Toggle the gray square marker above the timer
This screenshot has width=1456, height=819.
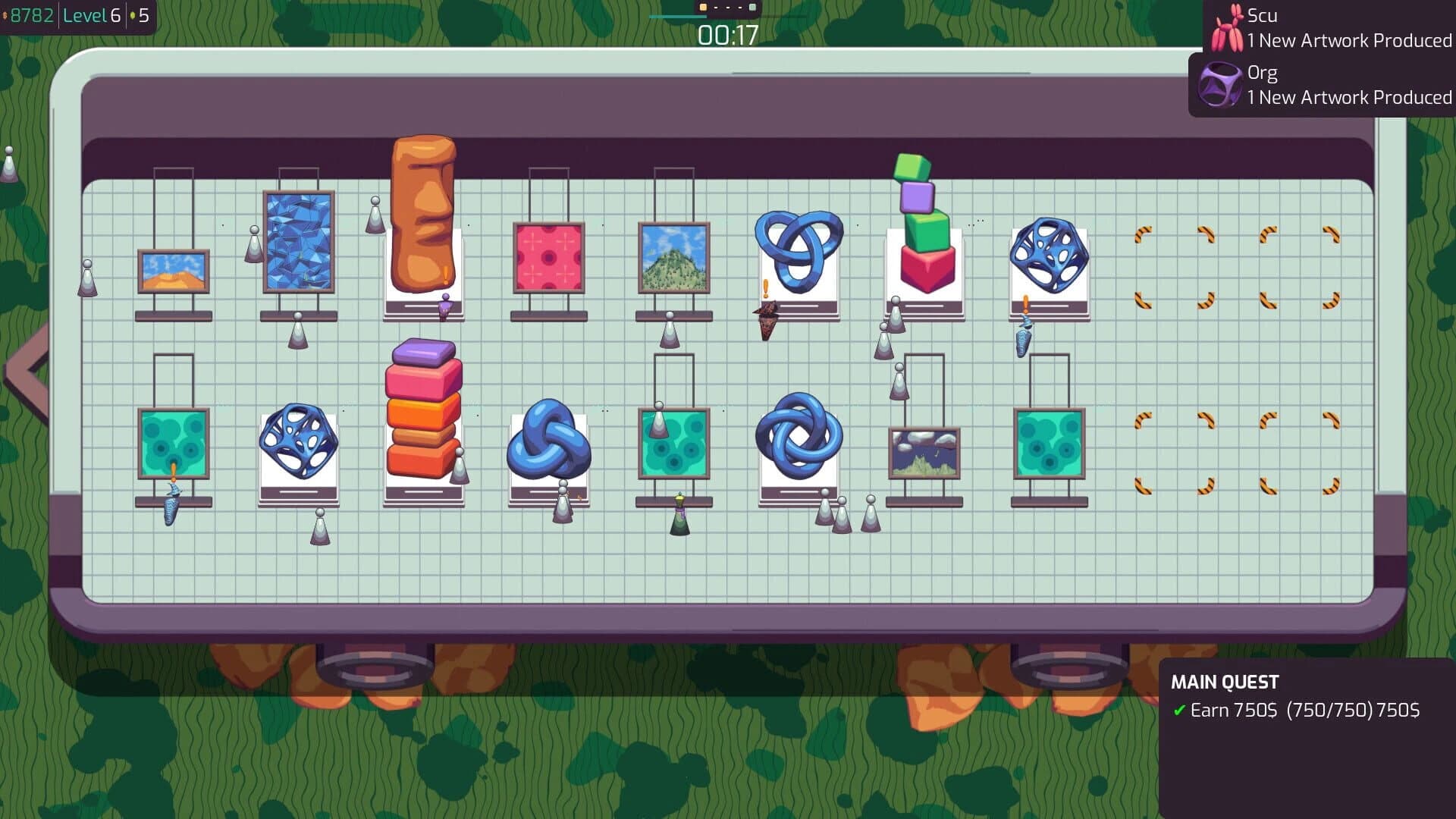pyautogui.click(x=753, y=8)
